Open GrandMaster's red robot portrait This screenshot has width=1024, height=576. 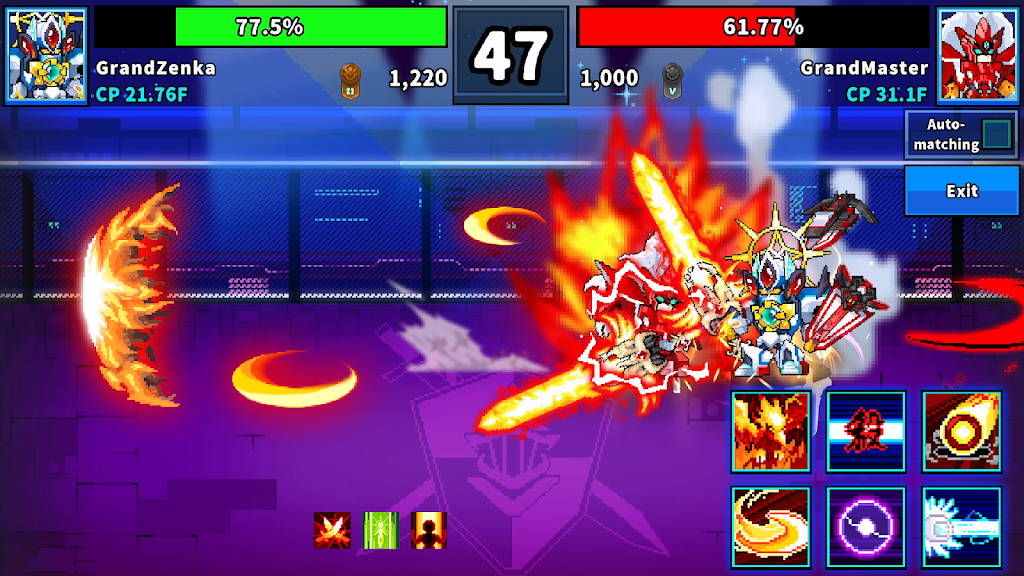[x=976, y=55]
